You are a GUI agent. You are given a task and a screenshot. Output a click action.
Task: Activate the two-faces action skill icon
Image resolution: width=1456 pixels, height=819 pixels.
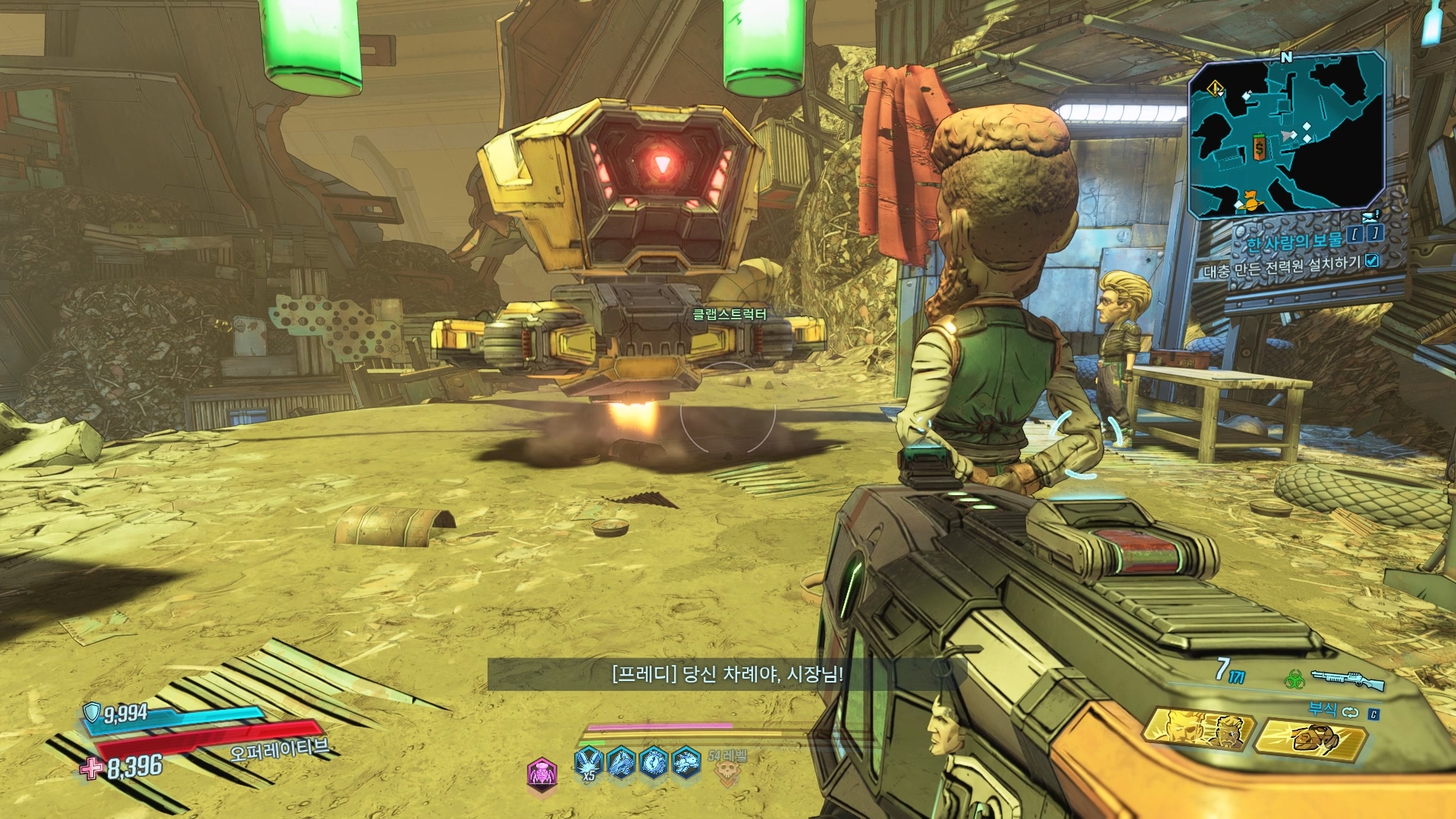tap(1198, 730)
